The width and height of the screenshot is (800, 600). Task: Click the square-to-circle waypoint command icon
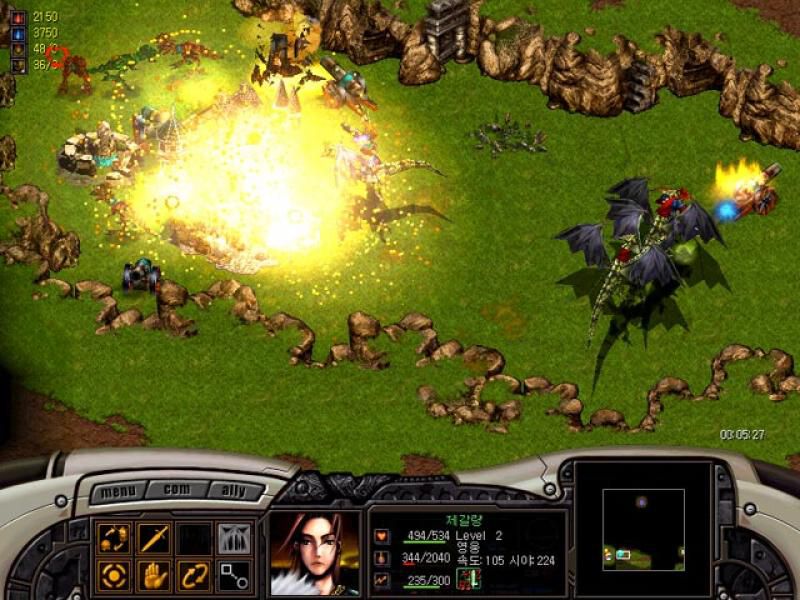pyautogui.click(x=234, y=576)
